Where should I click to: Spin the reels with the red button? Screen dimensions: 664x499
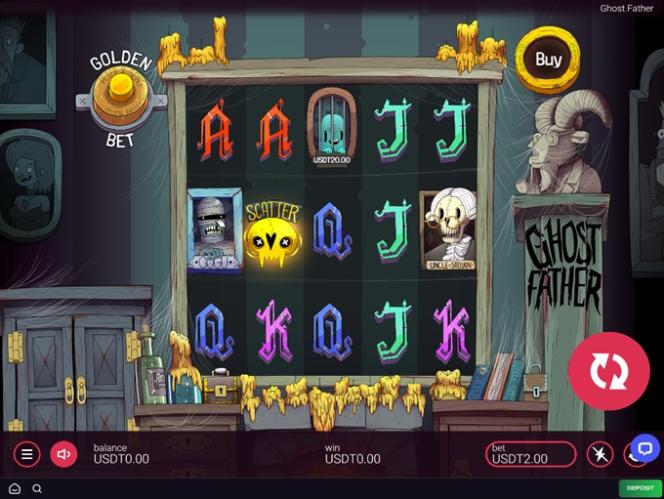[x=607, y=371]
